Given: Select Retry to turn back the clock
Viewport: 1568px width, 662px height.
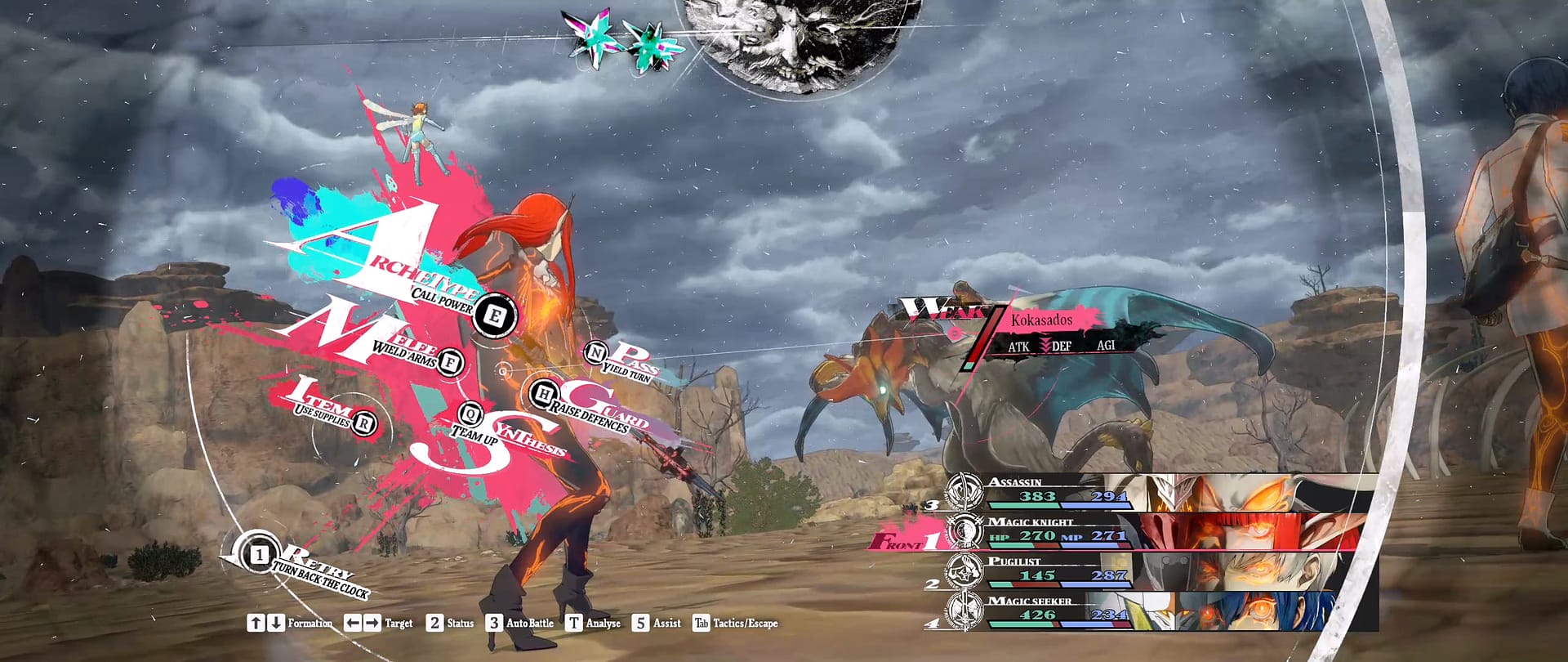Looking at the screenshot, I should click(x=260, y=555).
